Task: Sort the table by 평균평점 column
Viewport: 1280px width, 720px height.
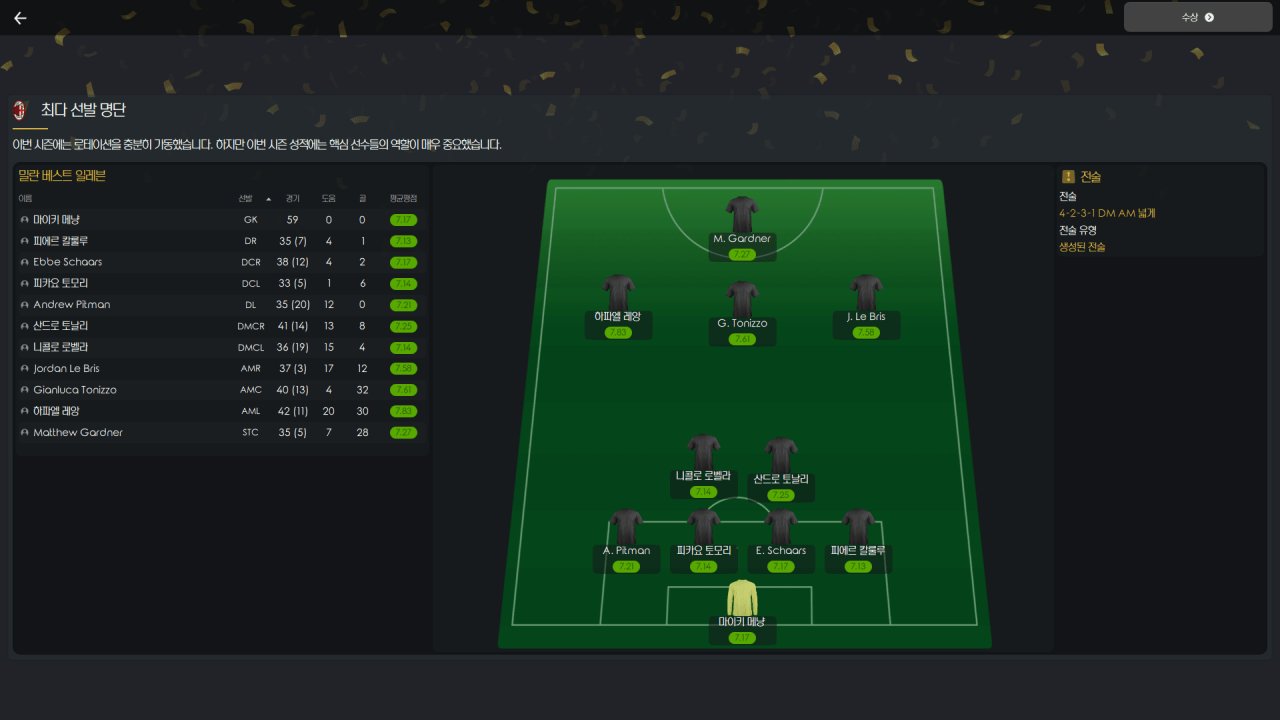Action: 403,198
